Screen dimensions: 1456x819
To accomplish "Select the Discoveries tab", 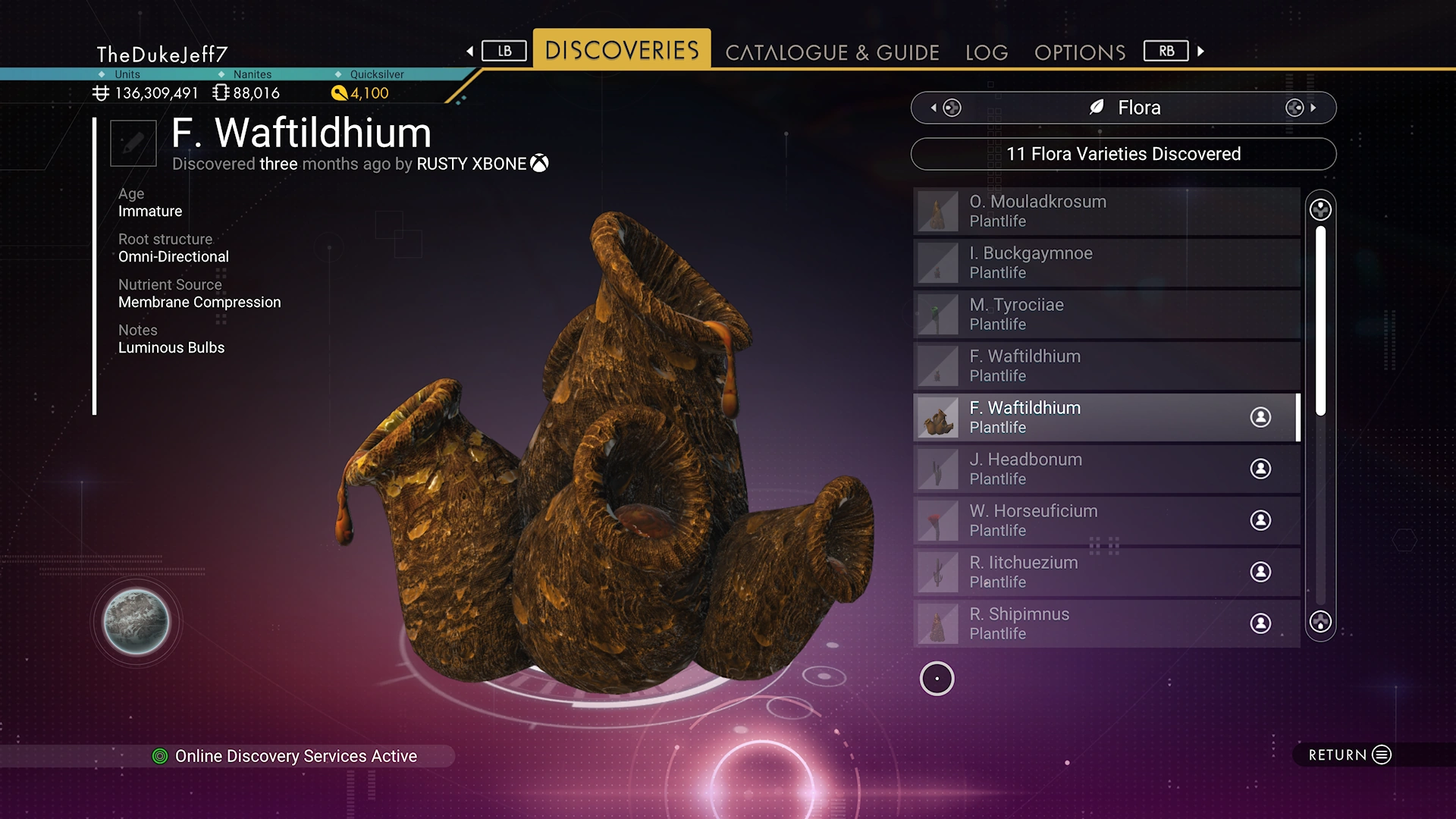I will pyautogui.click(x=622, y=50).
